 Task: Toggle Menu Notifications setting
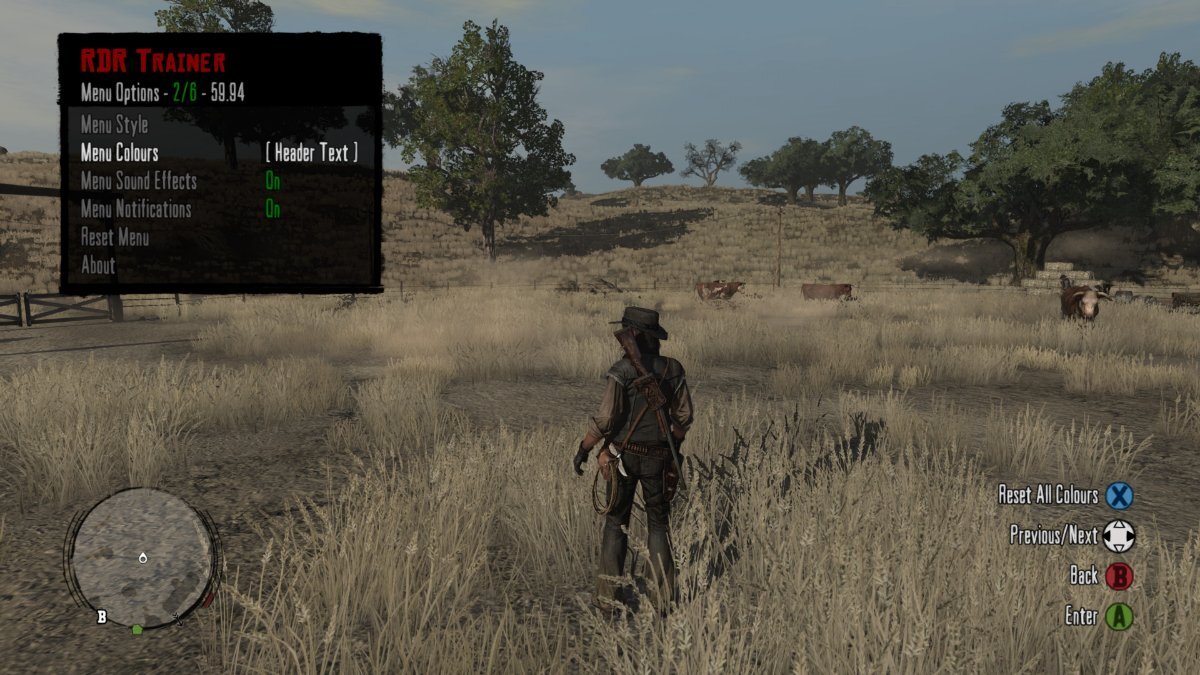click(x=273, y=210)
